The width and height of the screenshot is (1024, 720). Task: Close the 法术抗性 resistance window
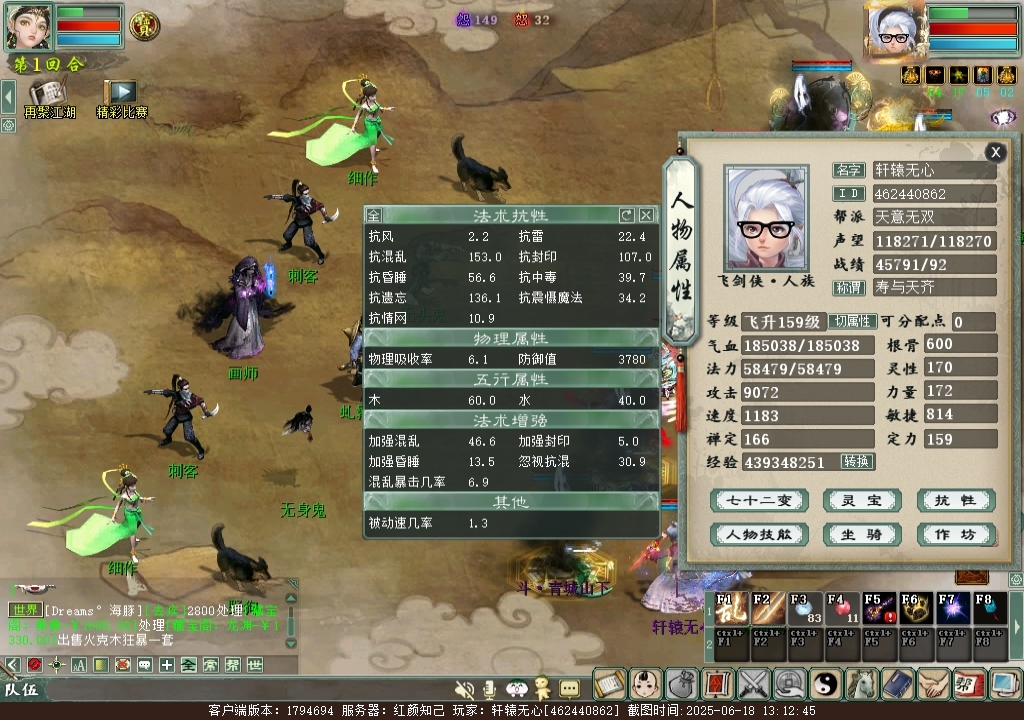[646, 215]
